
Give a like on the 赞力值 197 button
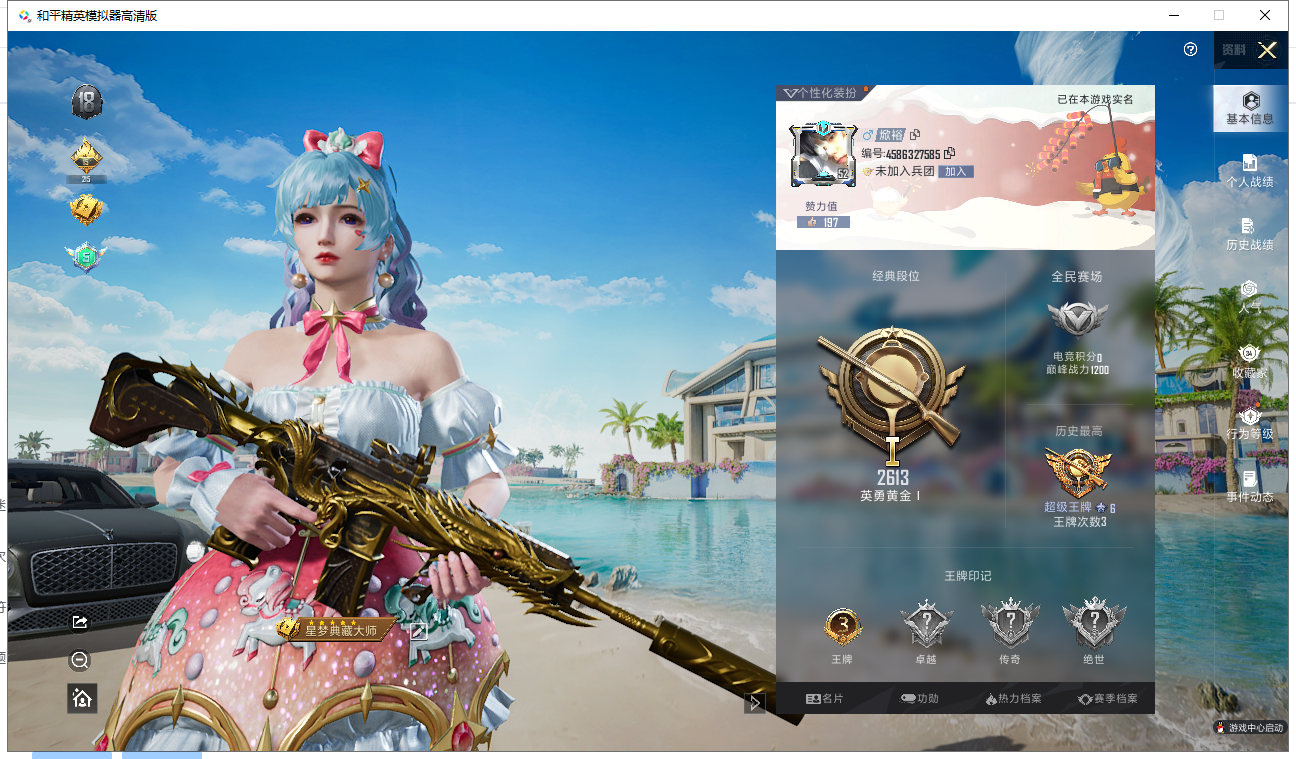click(x=823, y=222)
